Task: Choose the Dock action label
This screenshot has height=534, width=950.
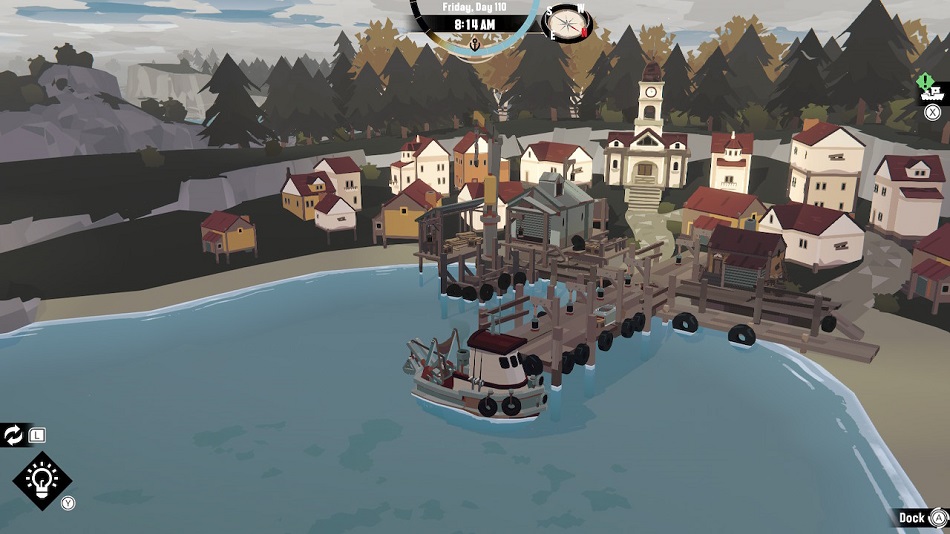Action: 911,517
